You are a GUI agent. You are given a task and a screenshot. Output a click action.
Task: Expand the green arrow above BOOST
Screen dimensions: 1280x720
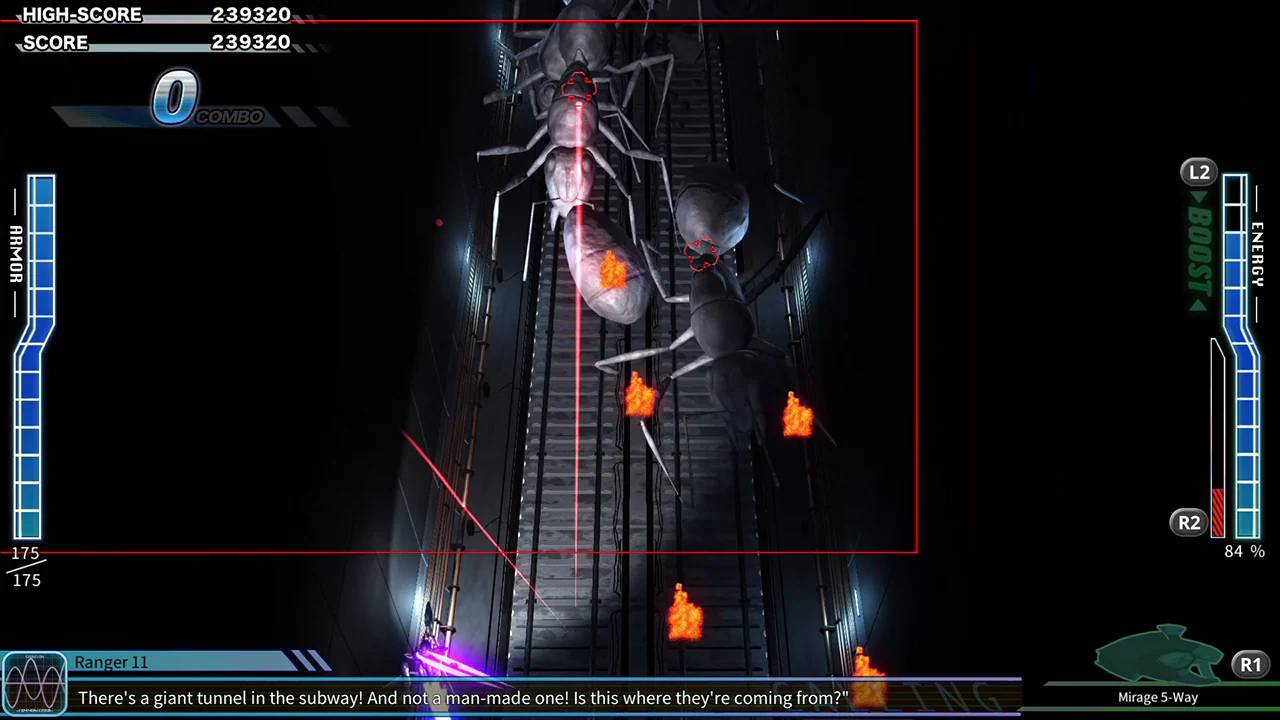tap(1197, 197)
